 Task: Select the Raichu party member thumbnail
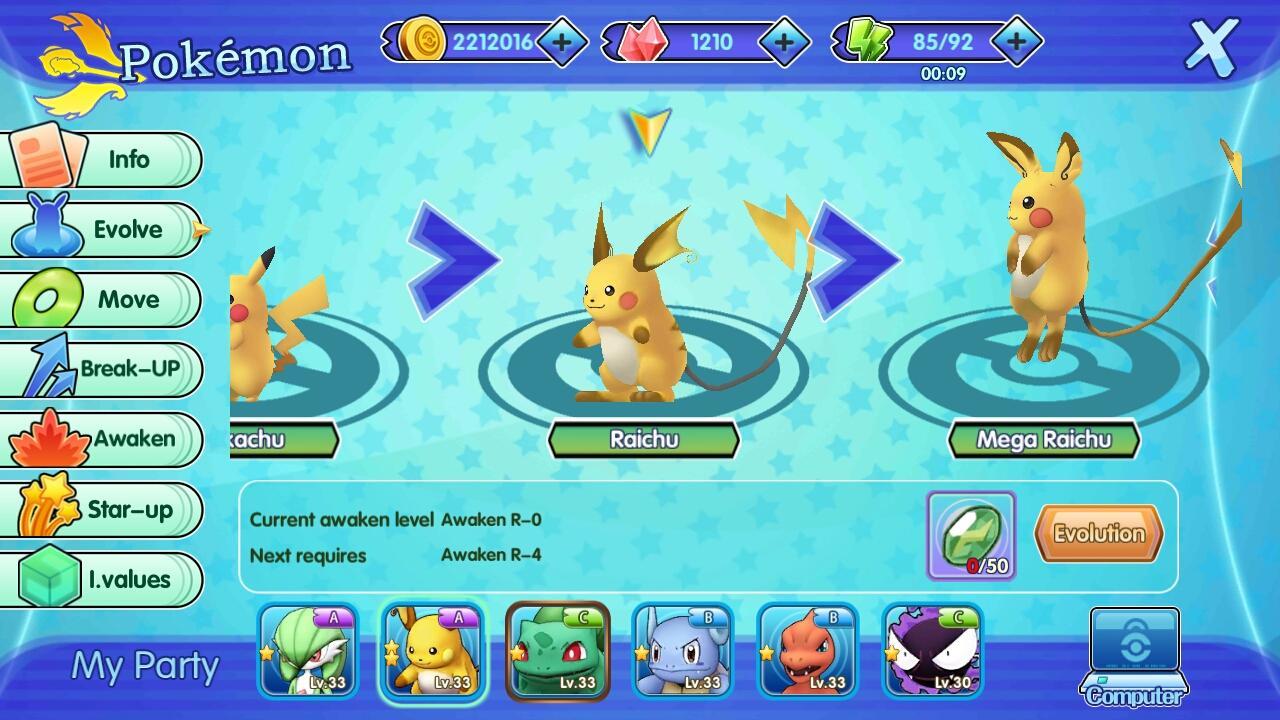click(x=433, y=650)
